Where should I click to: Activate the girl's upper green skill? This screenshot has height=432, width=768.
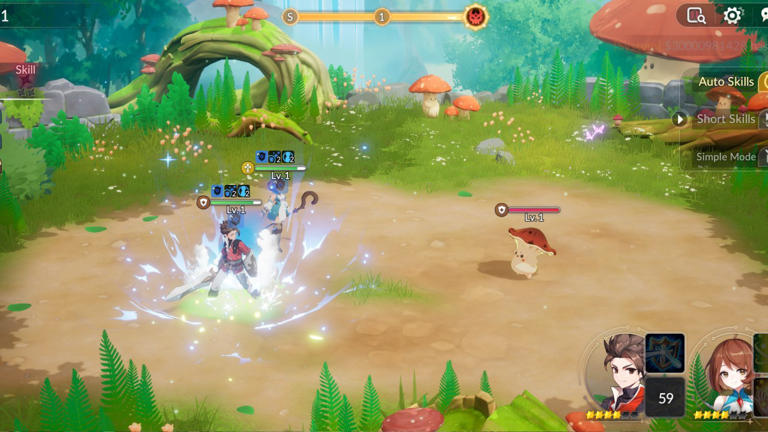[x=761, y=352]
